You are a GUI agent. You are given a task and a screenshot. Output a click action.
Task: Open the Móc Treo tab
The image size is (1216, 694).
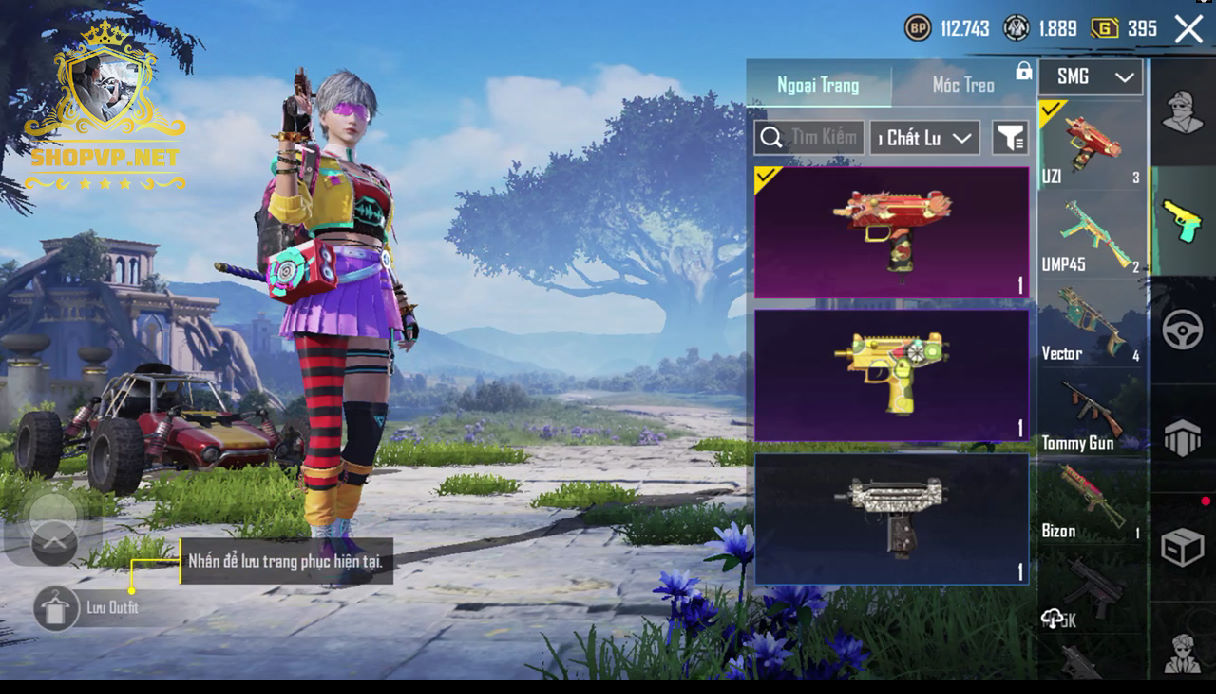click(963, 85)
